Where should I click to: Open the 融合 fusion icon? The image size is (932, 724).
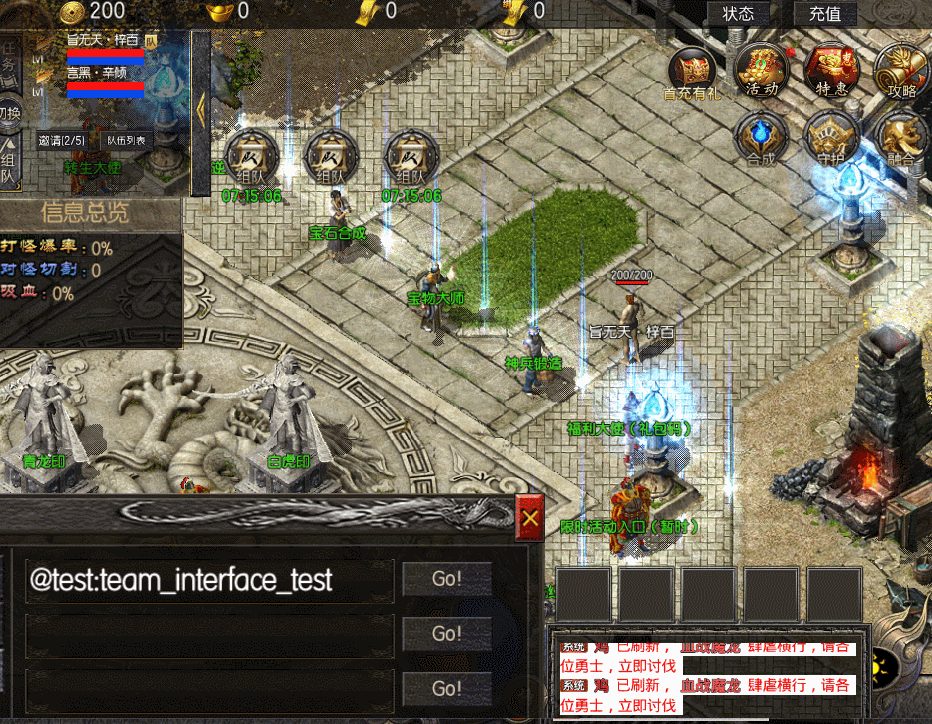(x=900, y=137)
